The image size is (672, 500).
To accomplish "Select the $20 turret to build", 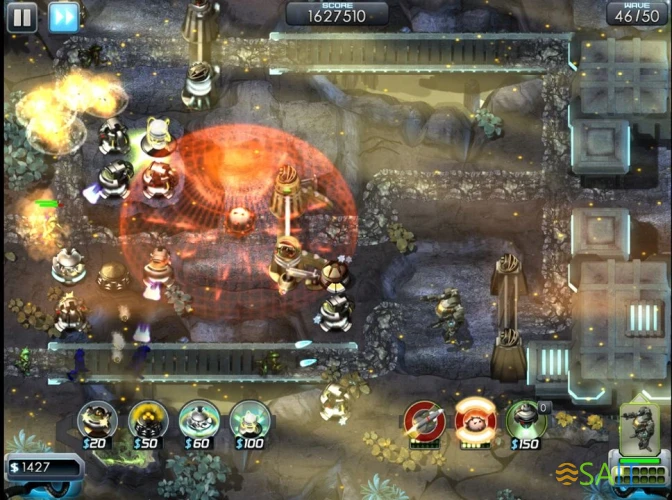I will pos(97,421).
